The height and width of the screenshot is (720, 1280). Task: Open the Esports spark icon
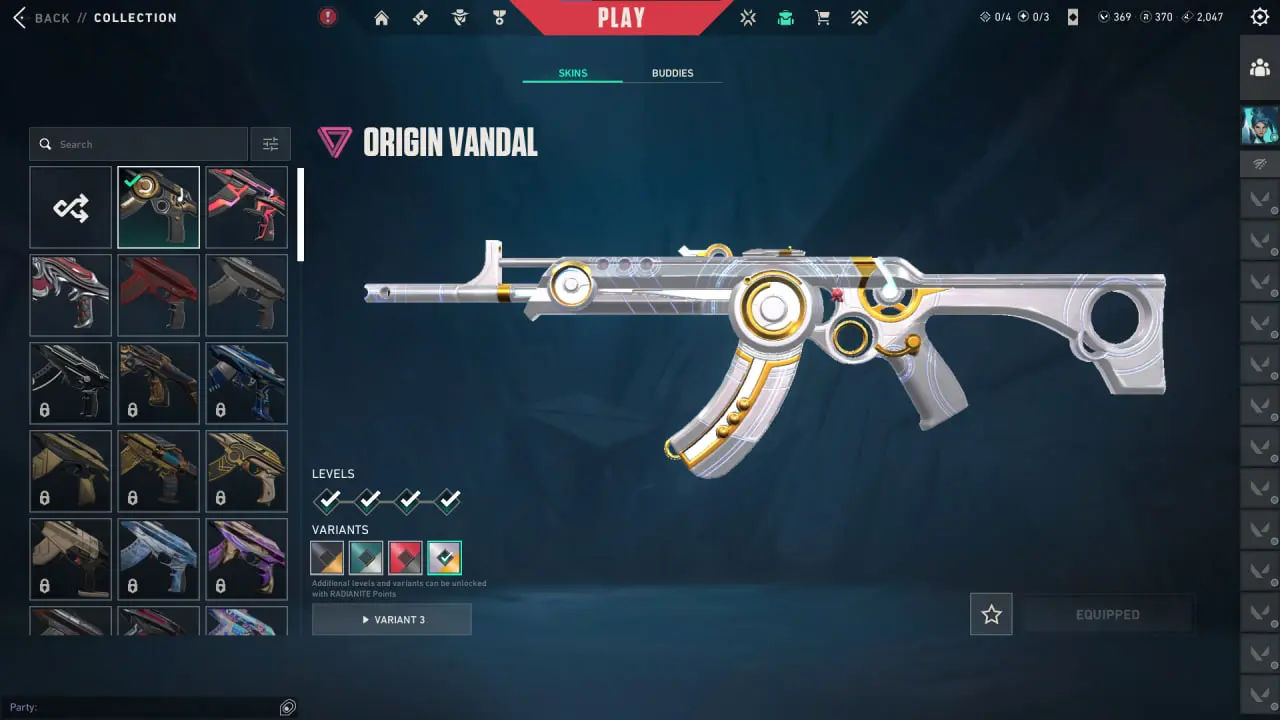click(x=748, y=17)
